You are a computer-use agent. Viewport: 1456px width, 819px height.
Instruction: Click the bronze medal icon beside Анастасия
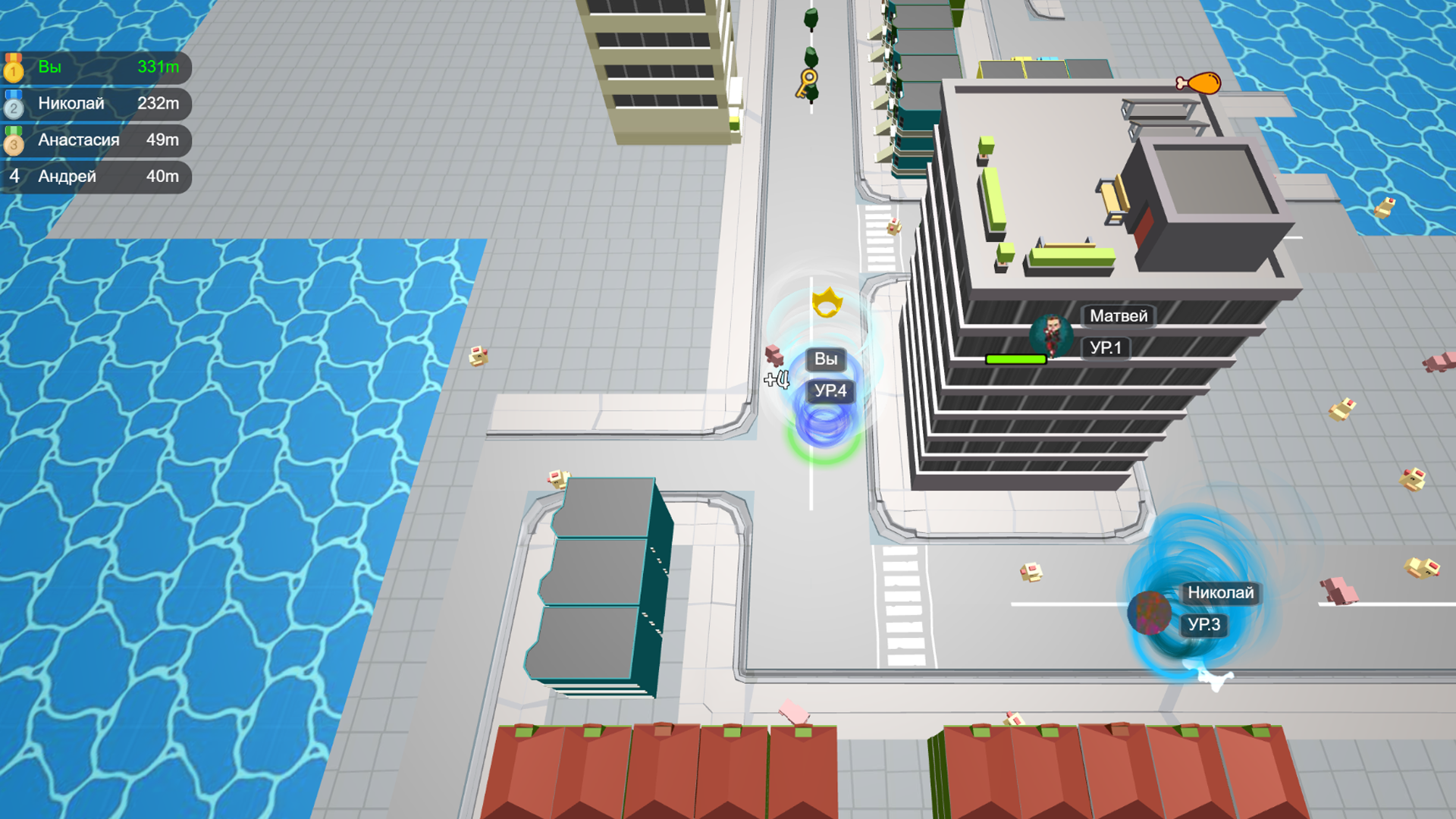(14, 140)
